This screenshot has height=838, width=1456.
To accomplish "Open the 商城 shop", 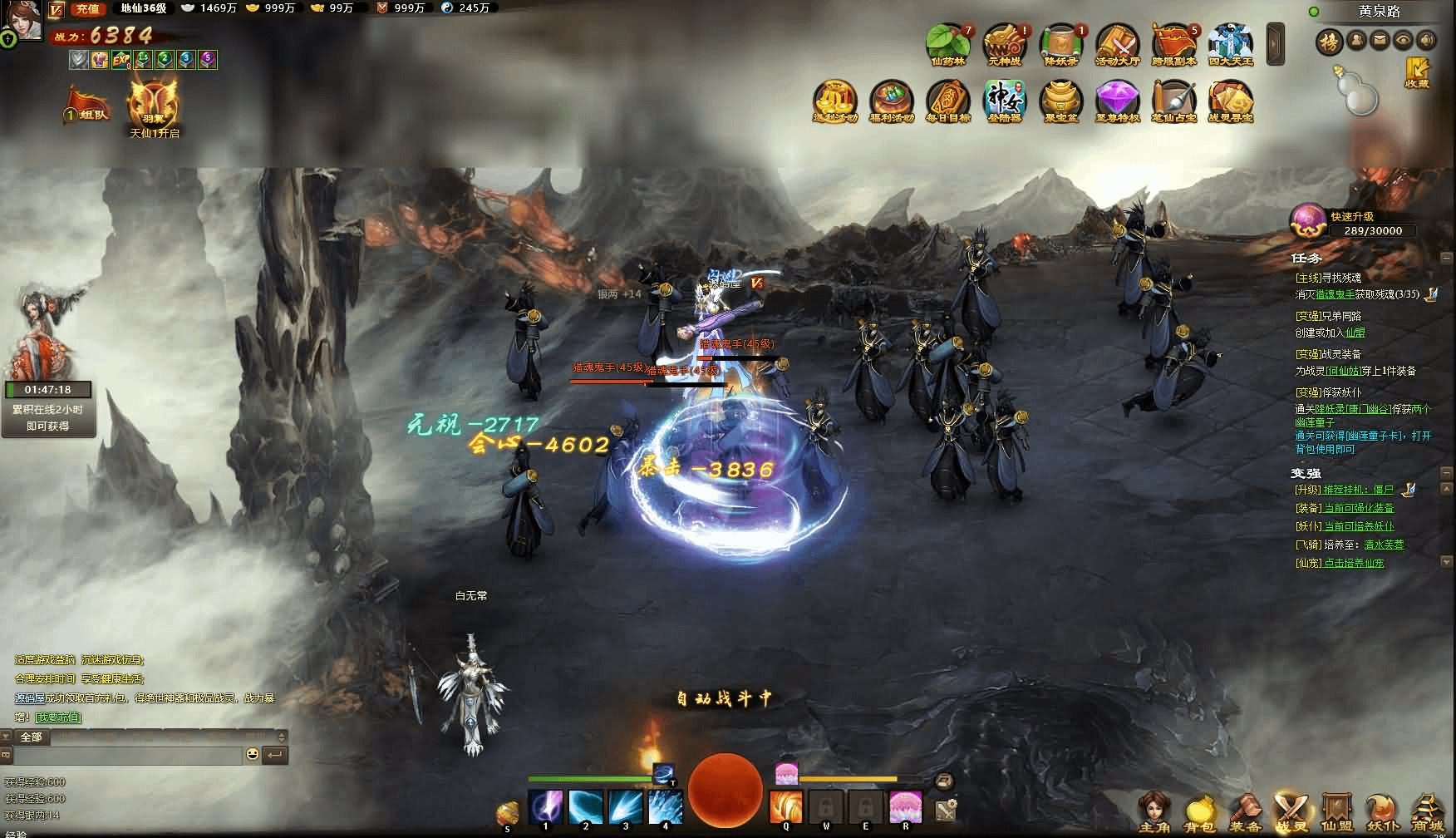I will click(x=1427, y=812).
